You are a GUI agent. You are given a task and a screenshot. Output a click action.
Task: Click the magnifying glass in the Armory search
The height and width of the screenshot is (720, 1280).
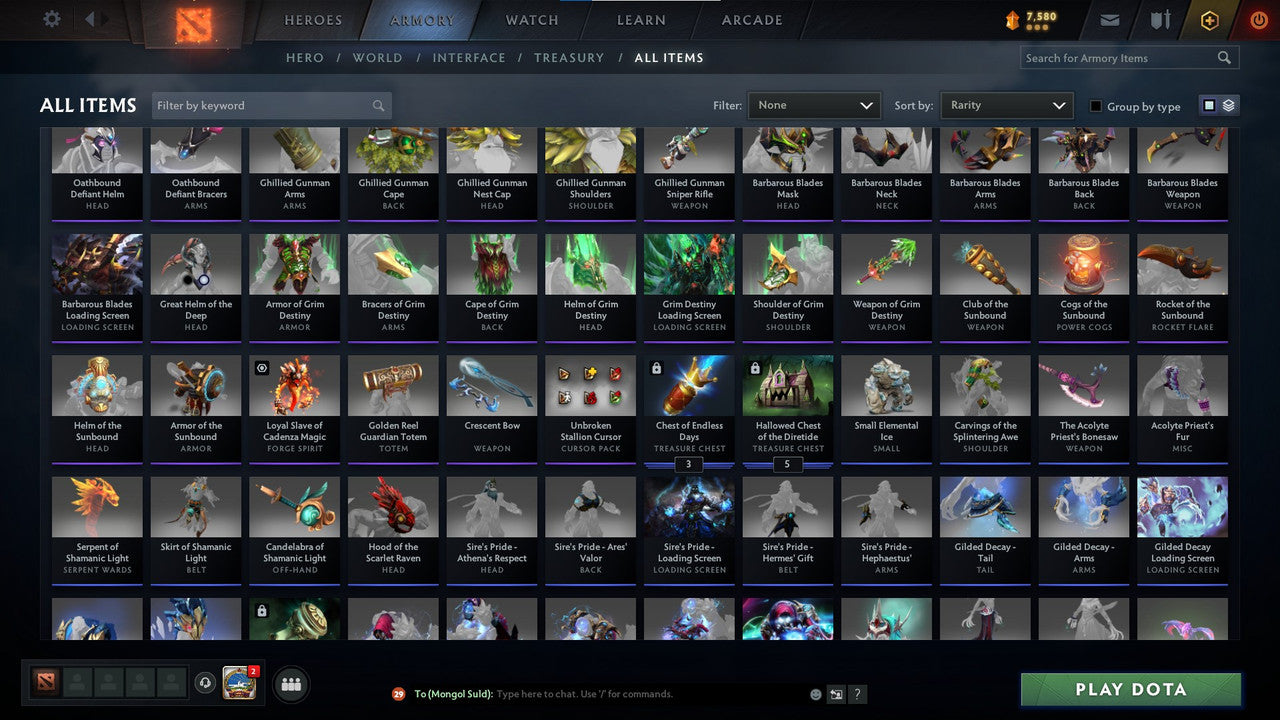tap(1224, 57)
